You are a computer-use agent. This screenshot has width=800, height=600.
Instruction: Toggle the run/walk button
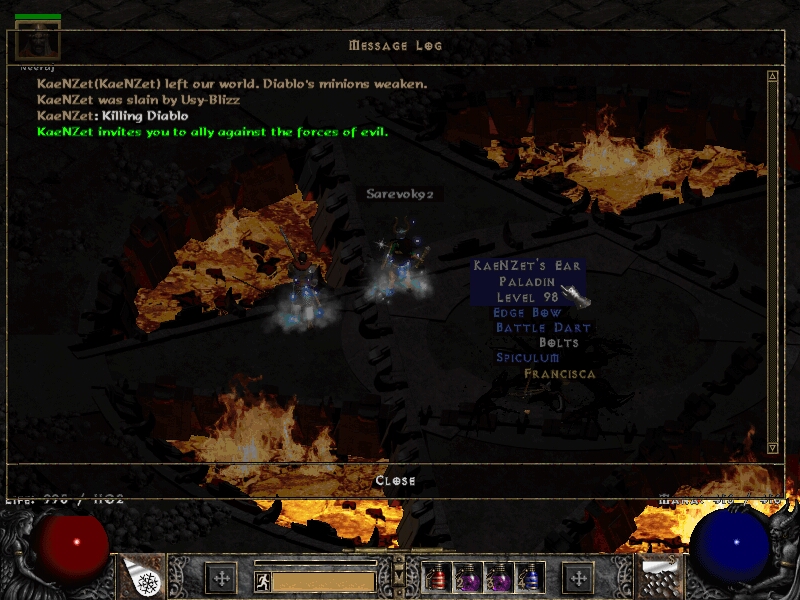262,580
